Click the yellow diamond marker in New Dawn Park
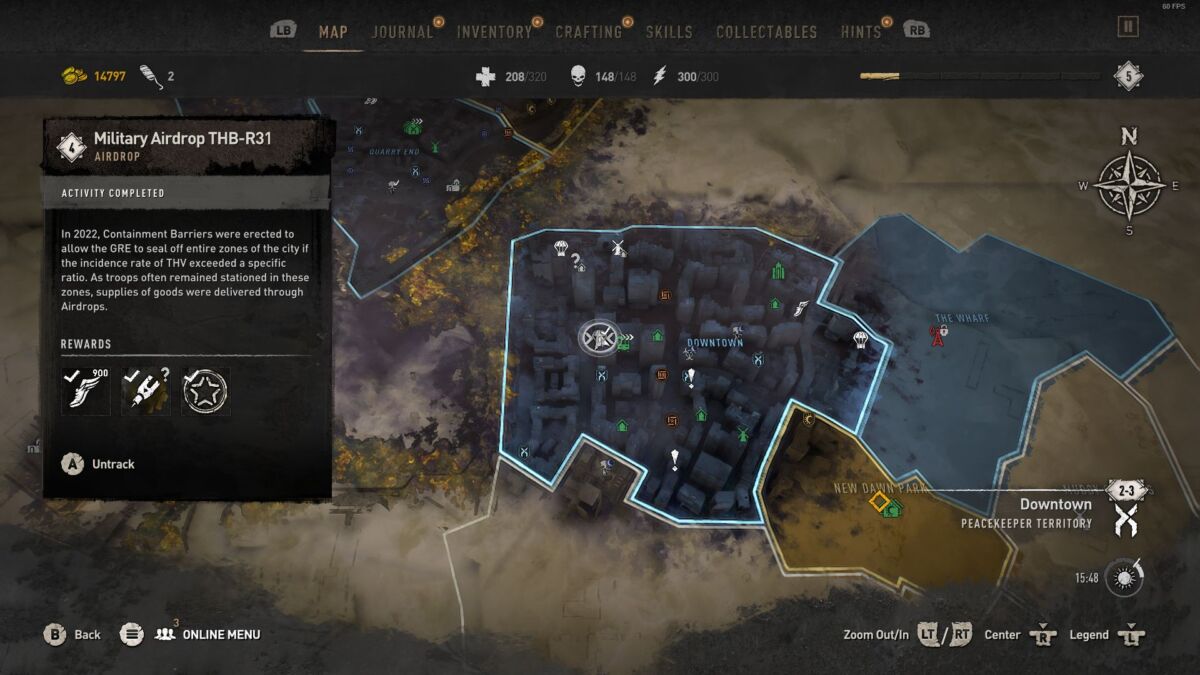 tap(878, 501)
